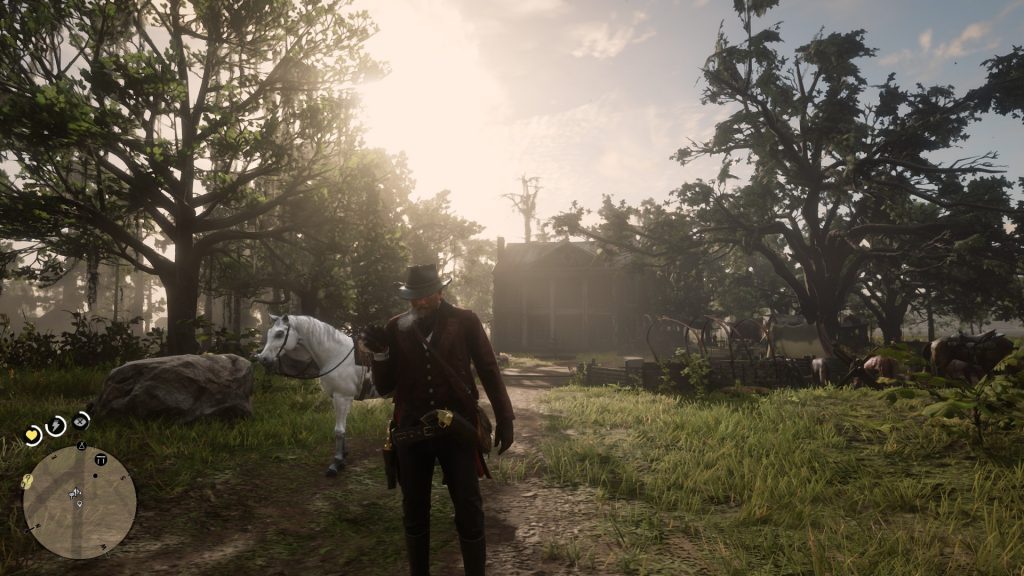Image resolution: width=1024 pixels, height=576 pixels.
Task: Select the yellow question mark map marker
Action: (x=27, y=481)
